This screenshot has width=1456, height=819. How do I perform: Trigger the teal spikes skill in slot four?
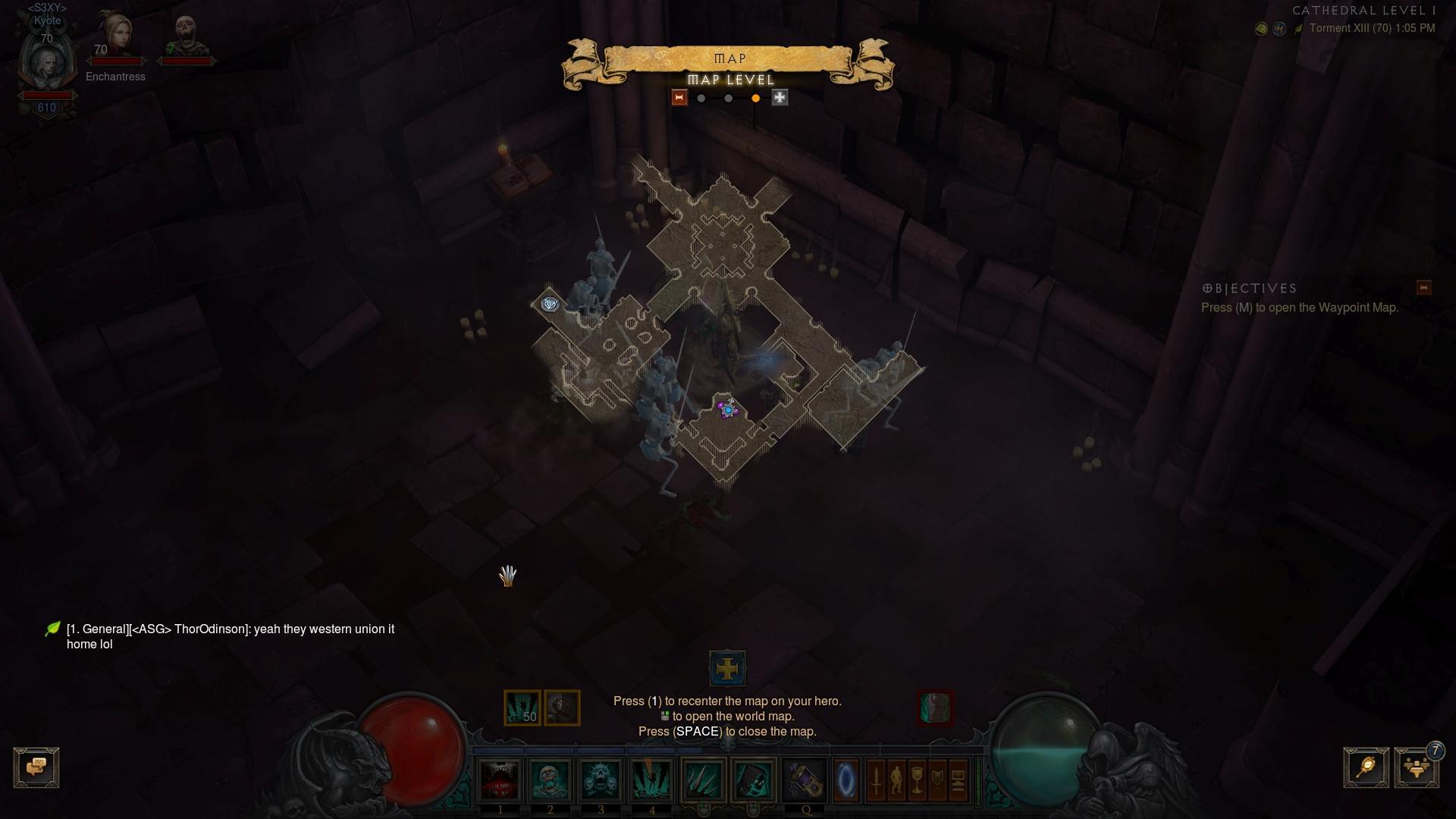(652, 780)
